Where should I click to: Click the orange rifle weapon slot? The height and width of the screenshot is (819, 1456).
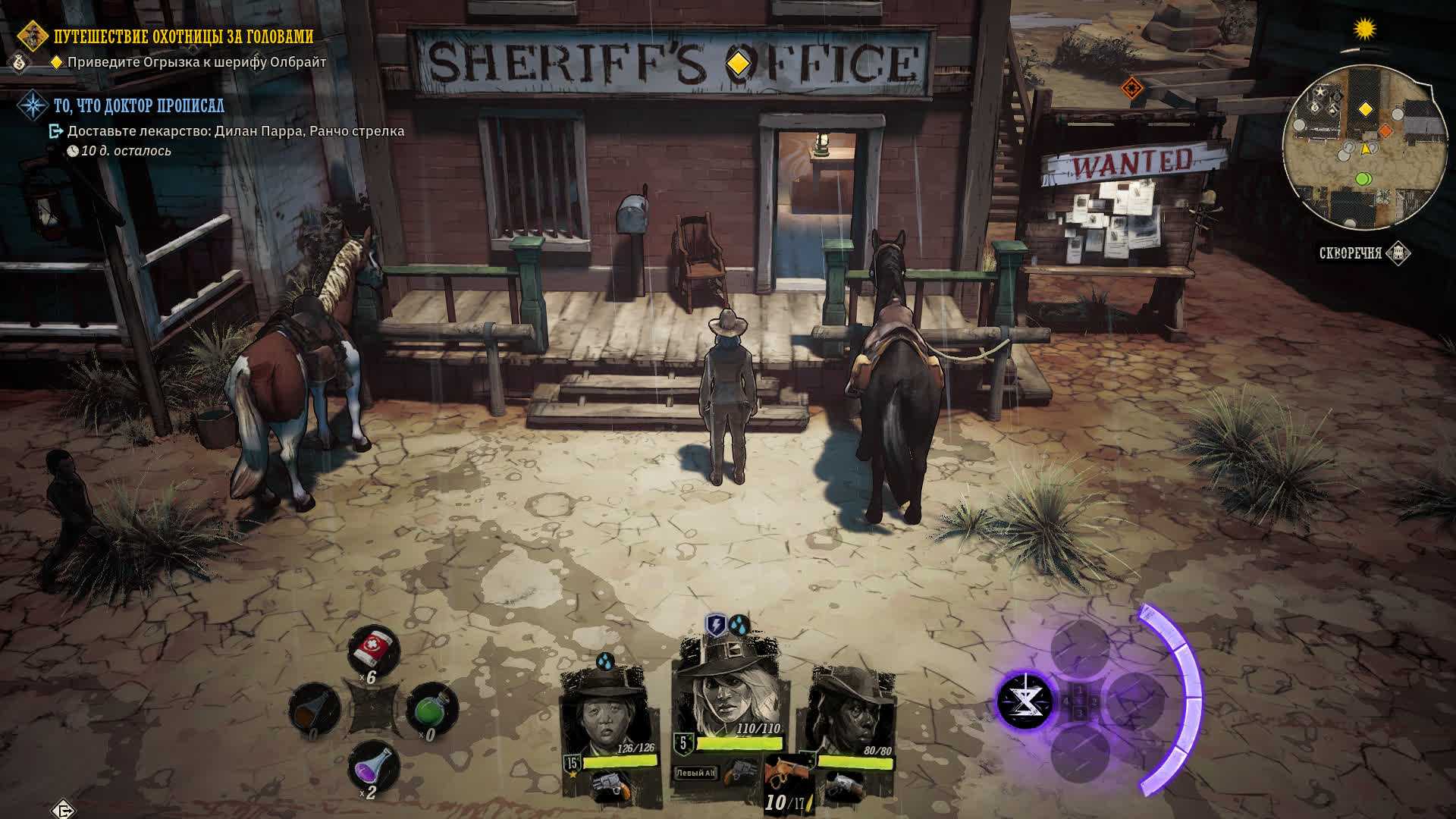(x=786, y=773)
